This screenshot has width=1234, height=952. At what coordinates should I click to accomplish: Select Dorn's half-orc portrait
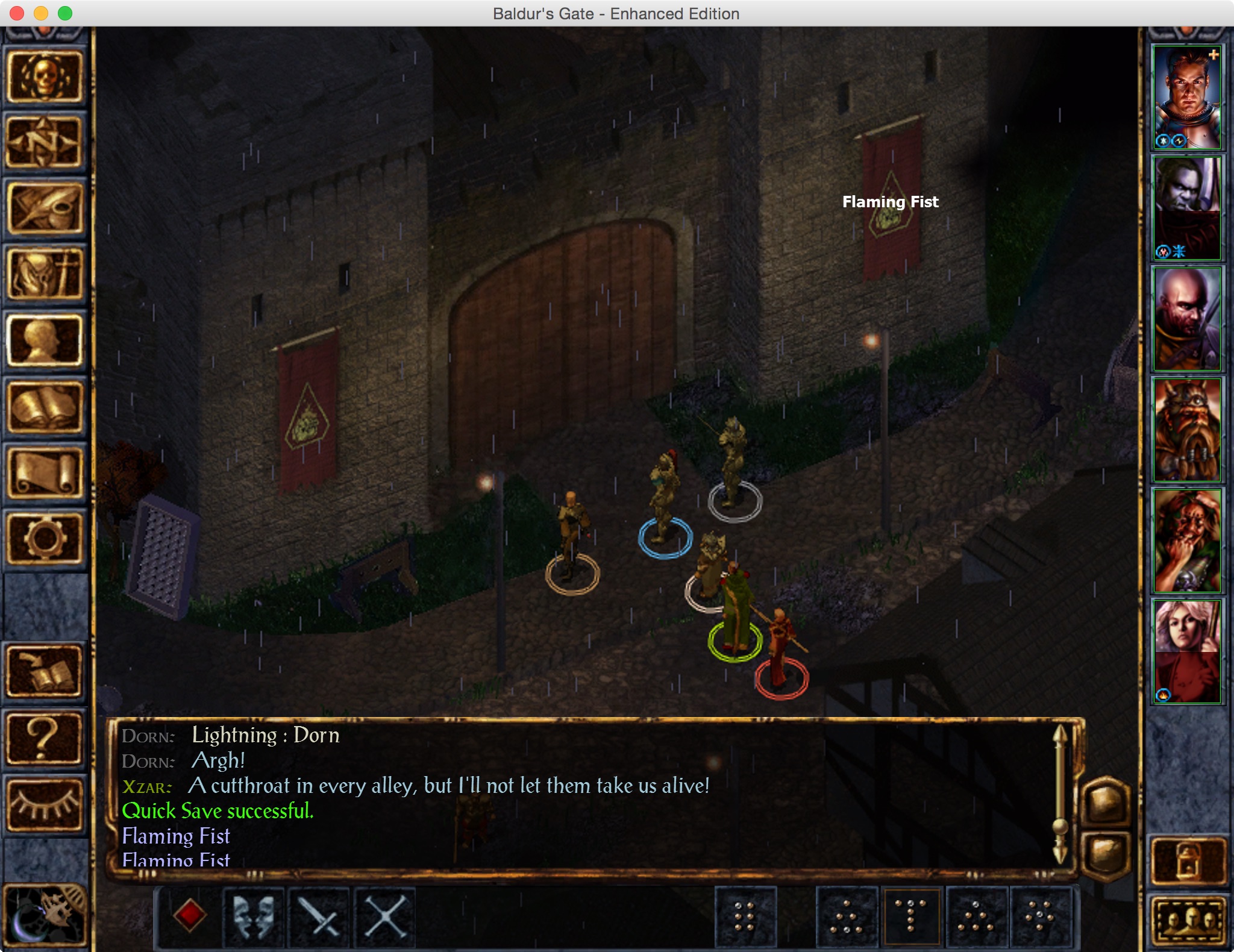click(1186, 208)
